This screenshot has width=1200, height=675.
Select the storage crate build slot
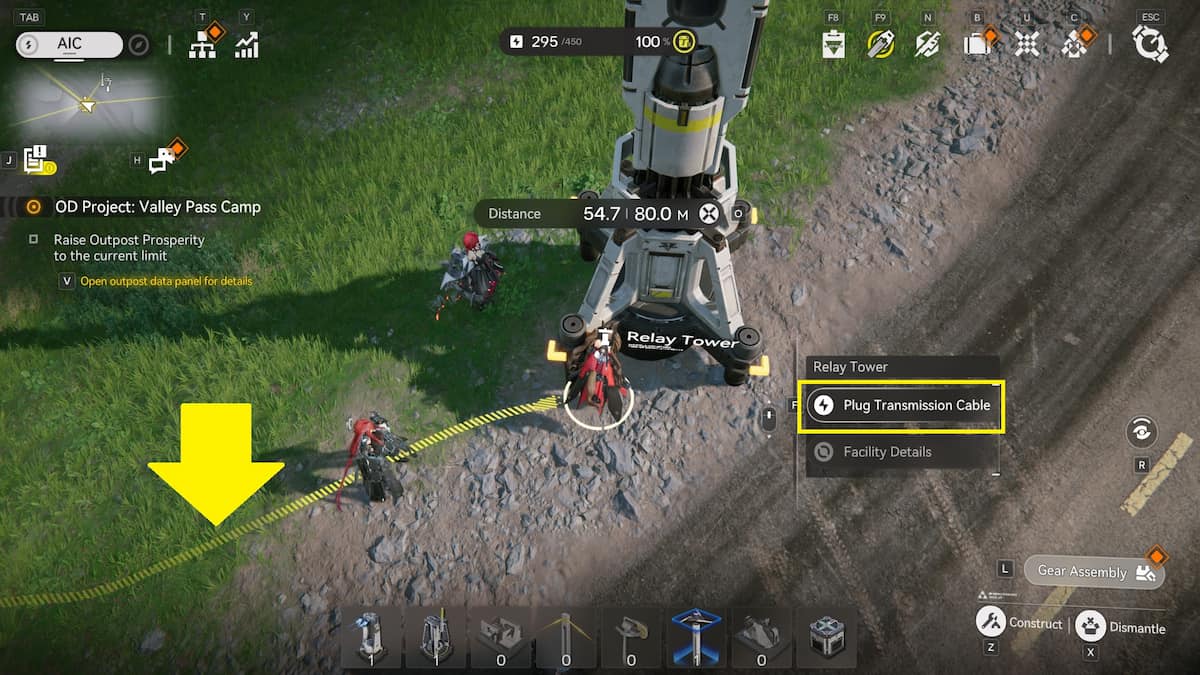(826, 635)
